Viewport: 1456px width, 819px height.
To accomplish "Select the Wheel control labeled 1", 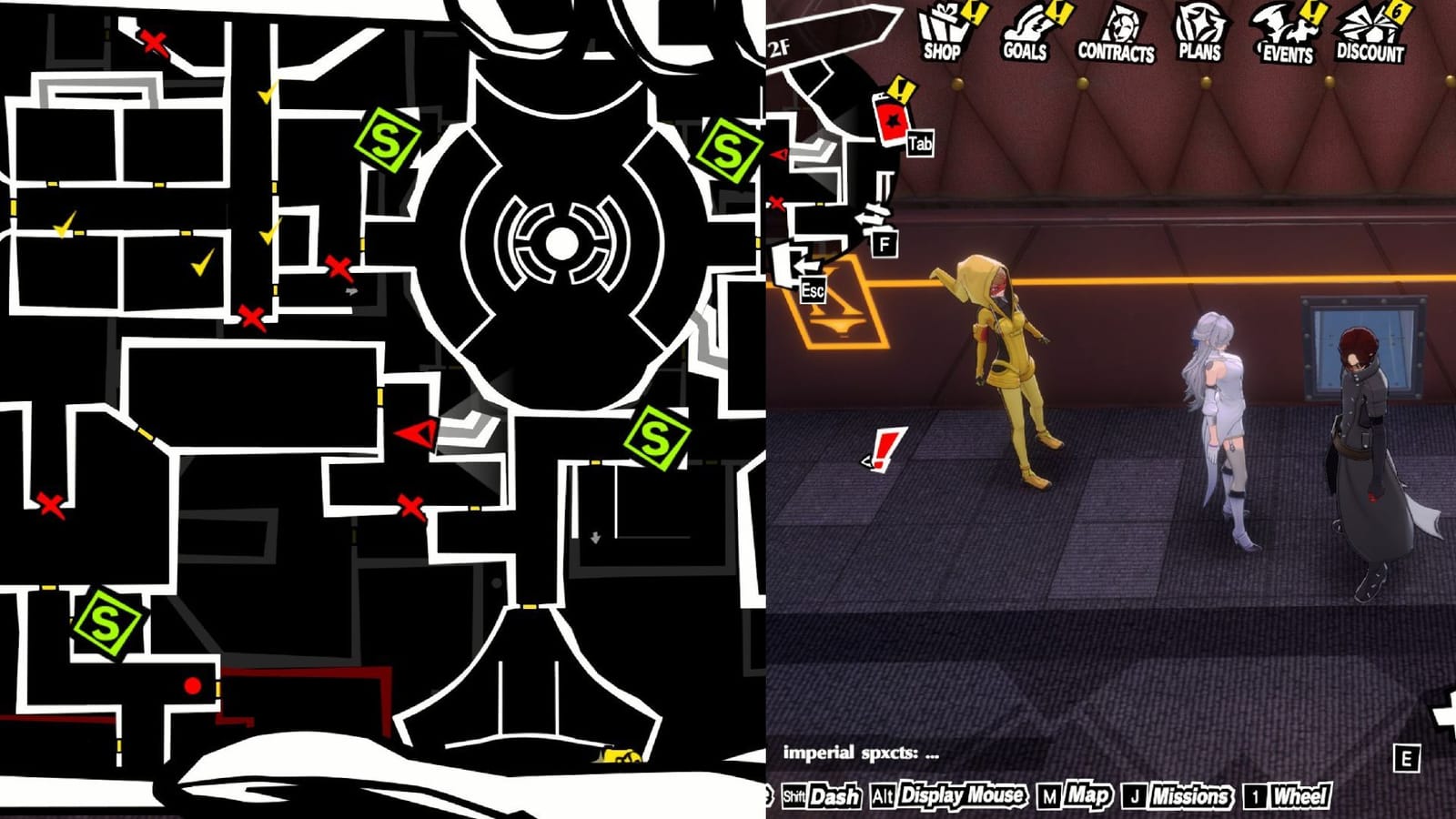I will [x=1285, y=794].
